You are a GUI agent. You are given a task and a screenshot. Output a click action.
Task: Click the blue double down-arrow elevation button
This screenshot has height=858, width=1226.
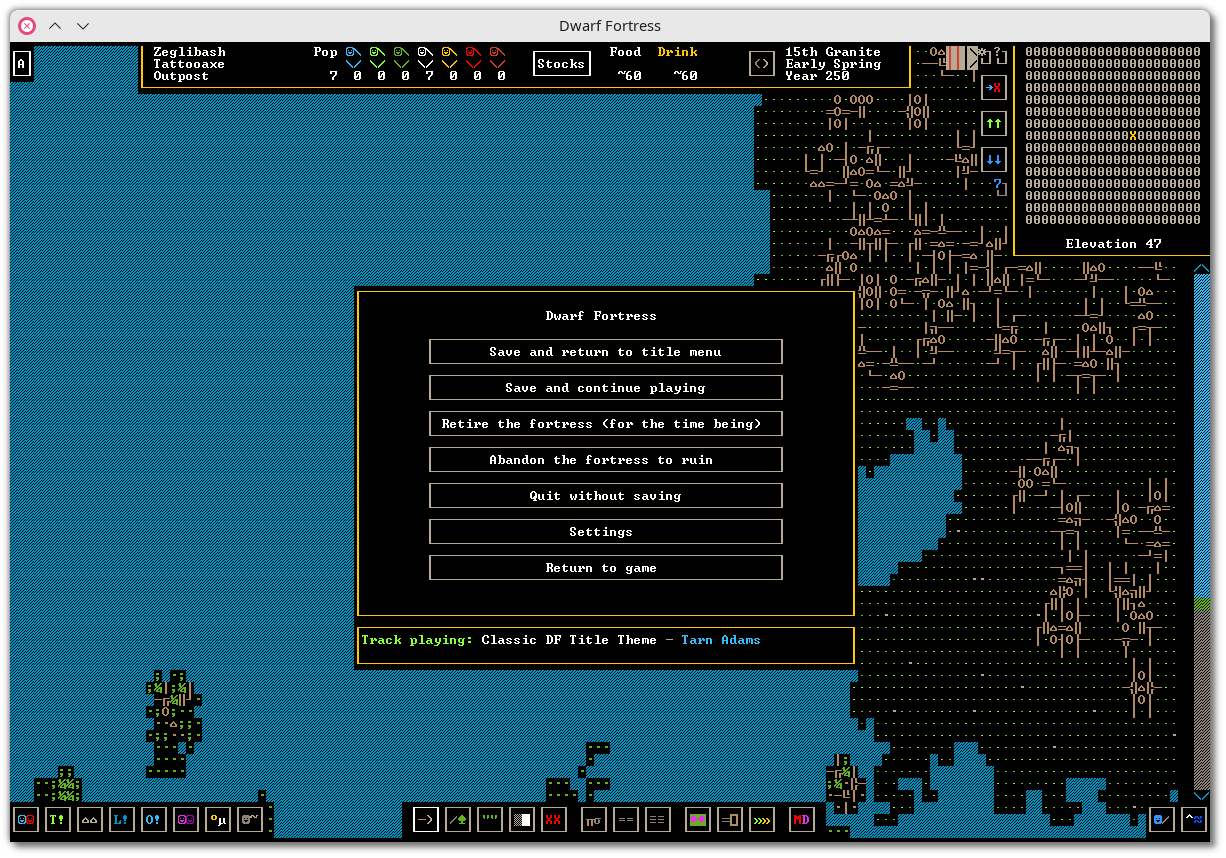point(993,159)
